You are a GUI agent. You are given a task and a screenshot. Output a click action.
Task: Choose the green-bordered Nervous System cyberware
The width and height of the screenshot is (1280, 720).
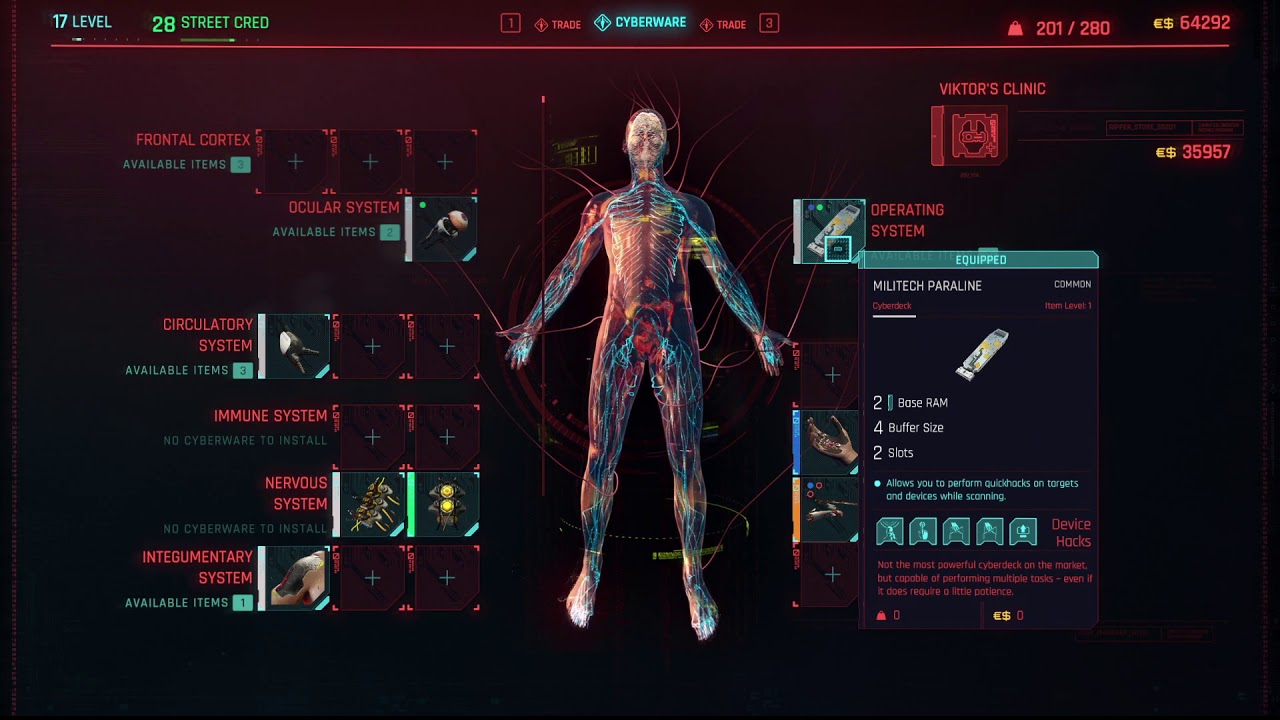pyautogui.click(x=445, y=504)
